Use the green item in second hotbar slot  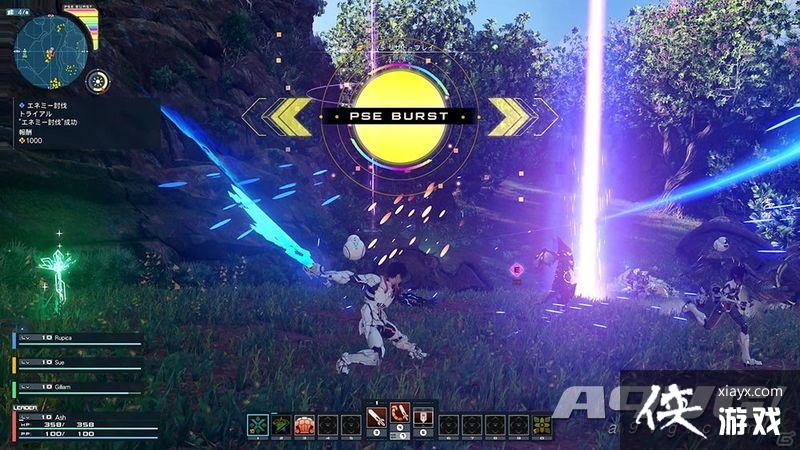(x=281, y=425)
